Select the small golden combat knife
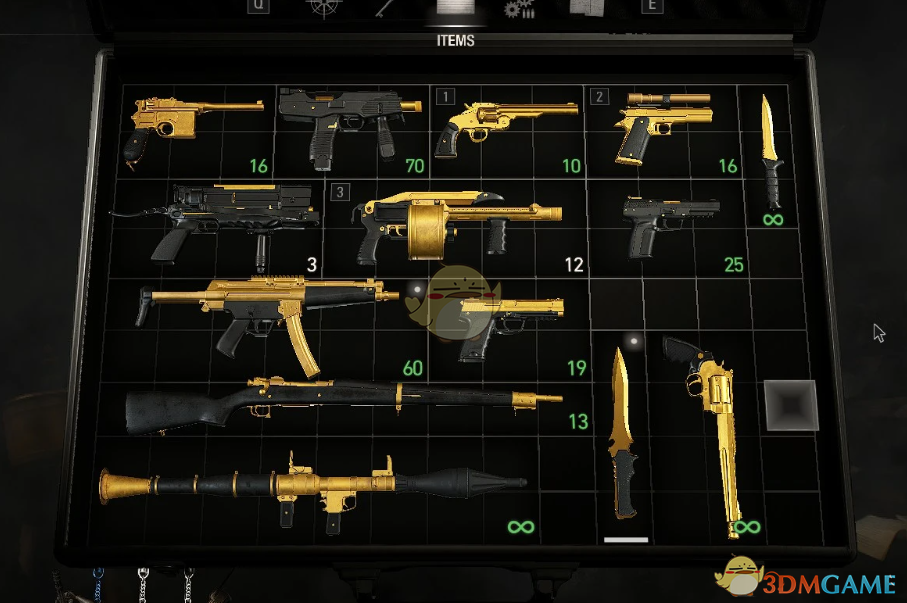Image resolution: width=907 pixels, height=603 pixels. click(768, 152)
